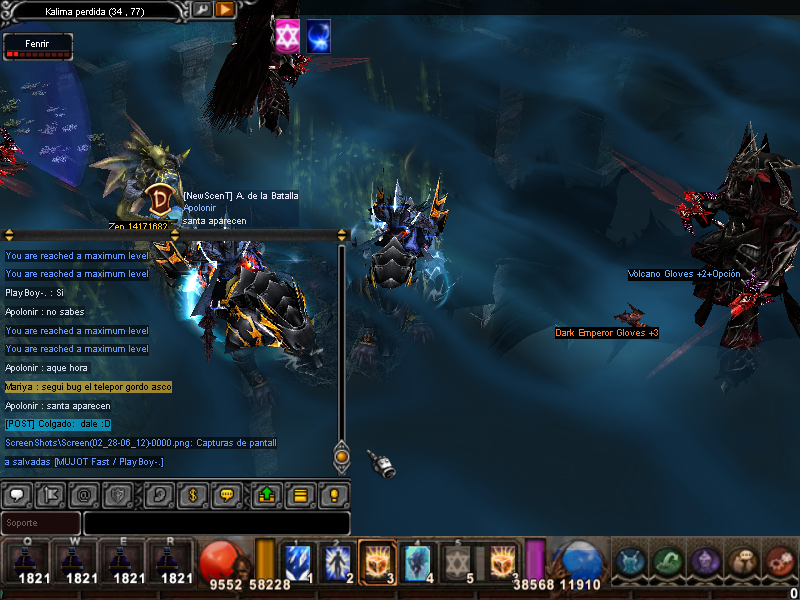Click the dollar sign chat button

(x=192, y=494)
